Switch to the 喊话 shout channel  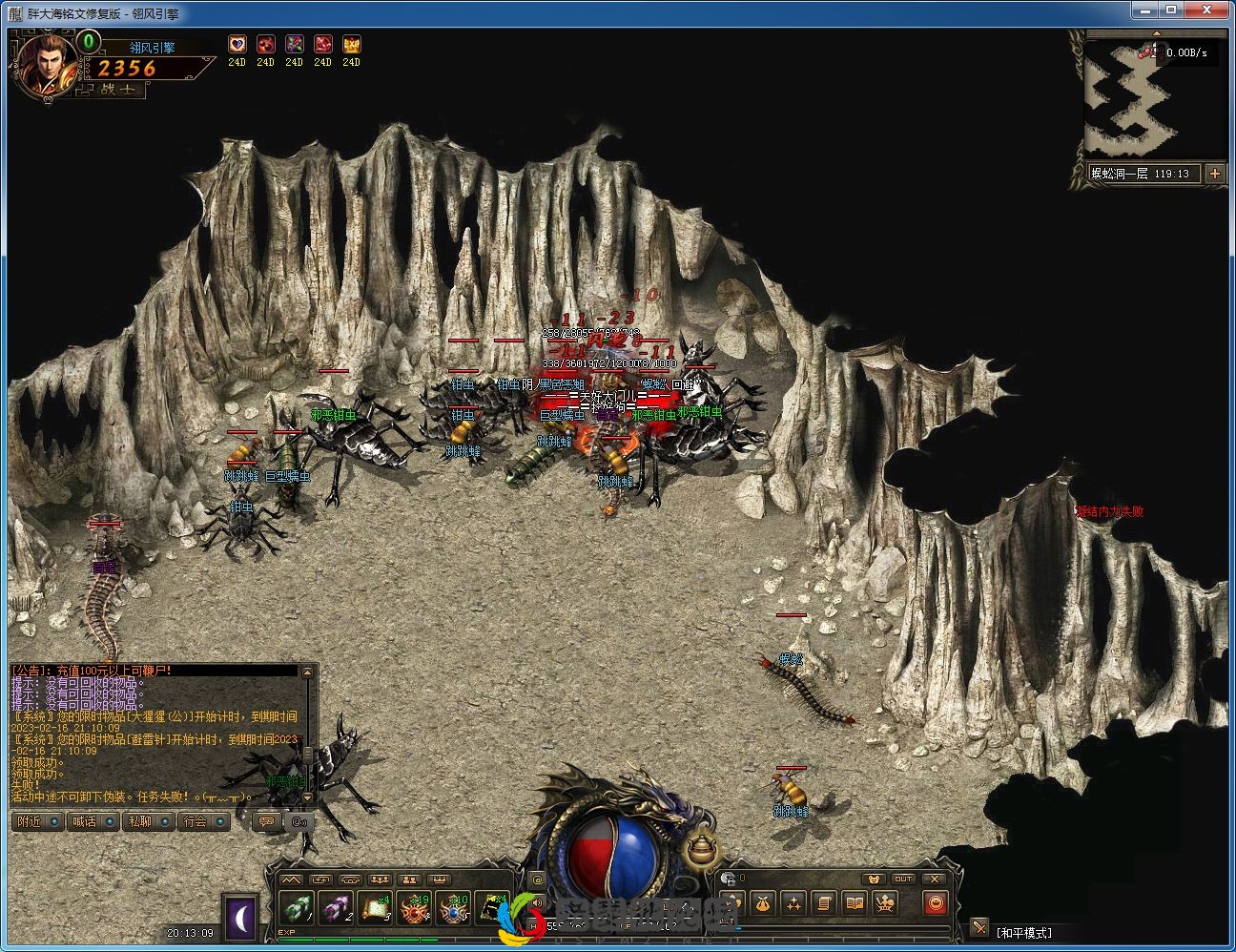click(93, 821)
